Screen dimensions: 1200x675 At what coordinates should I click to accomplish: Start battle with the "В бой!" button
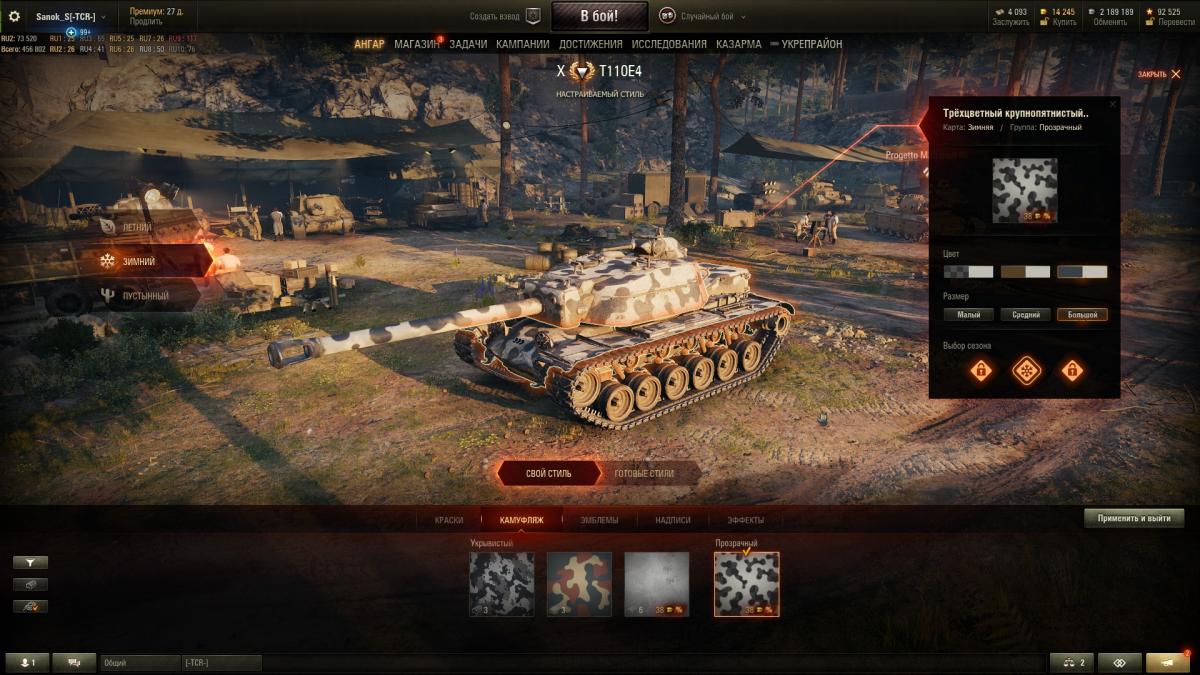599,16
